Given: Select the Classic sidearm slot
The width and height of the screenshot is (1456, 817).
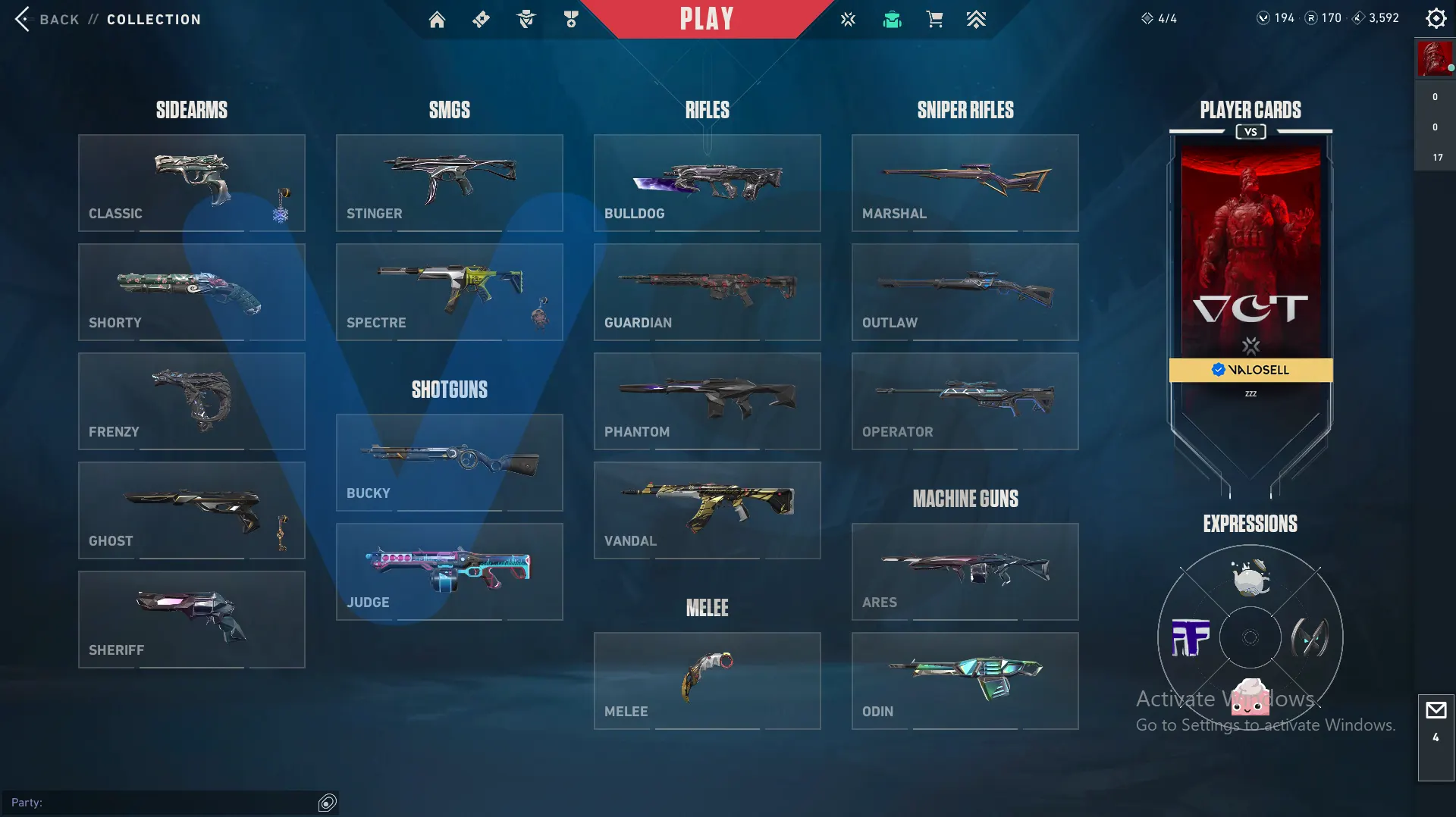Looking at the screenshot, I should tap(191, 183).
